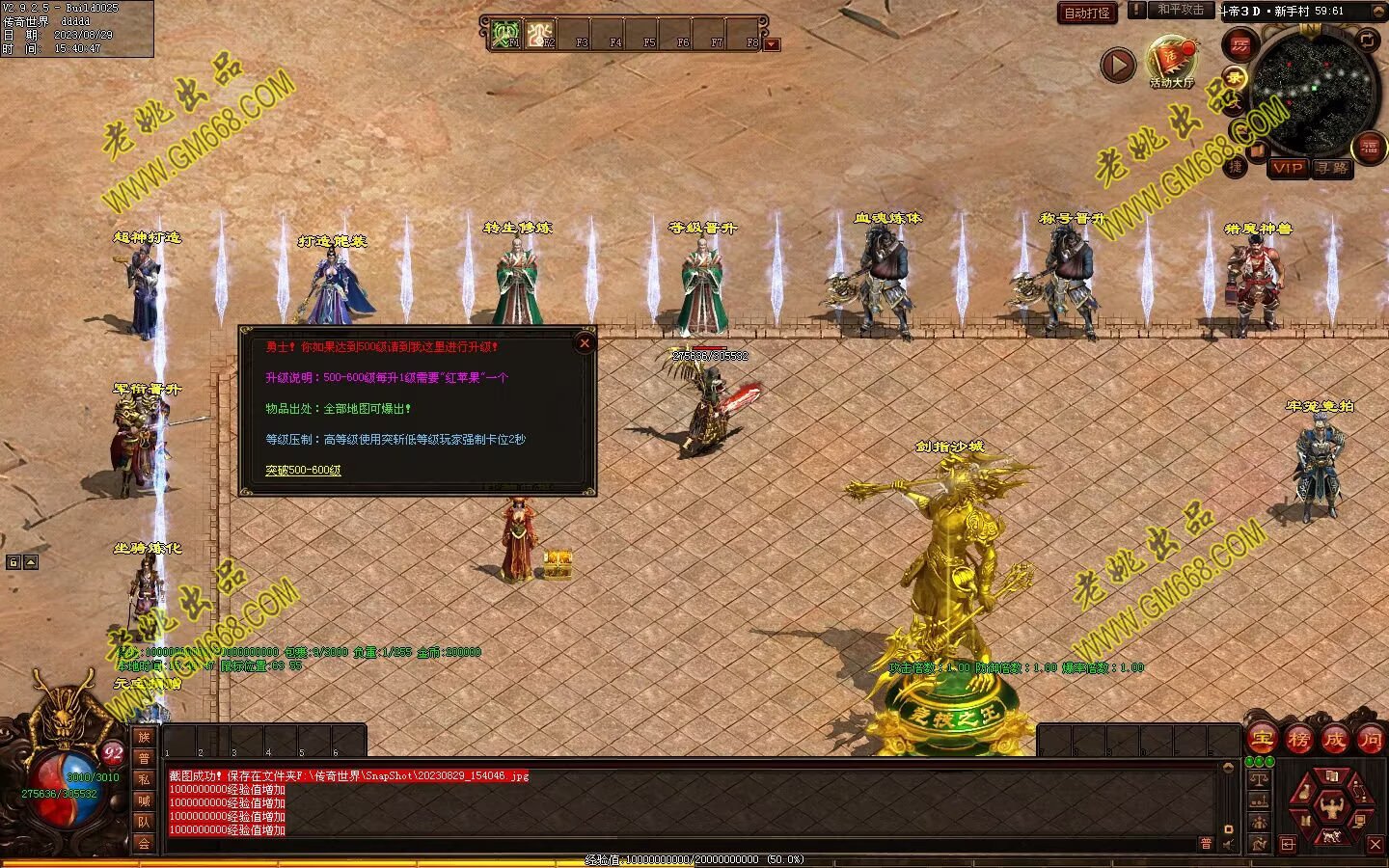Open the 活动大厅 activity hall icon
The image size is (1389, 868).
coord(1171,62)
